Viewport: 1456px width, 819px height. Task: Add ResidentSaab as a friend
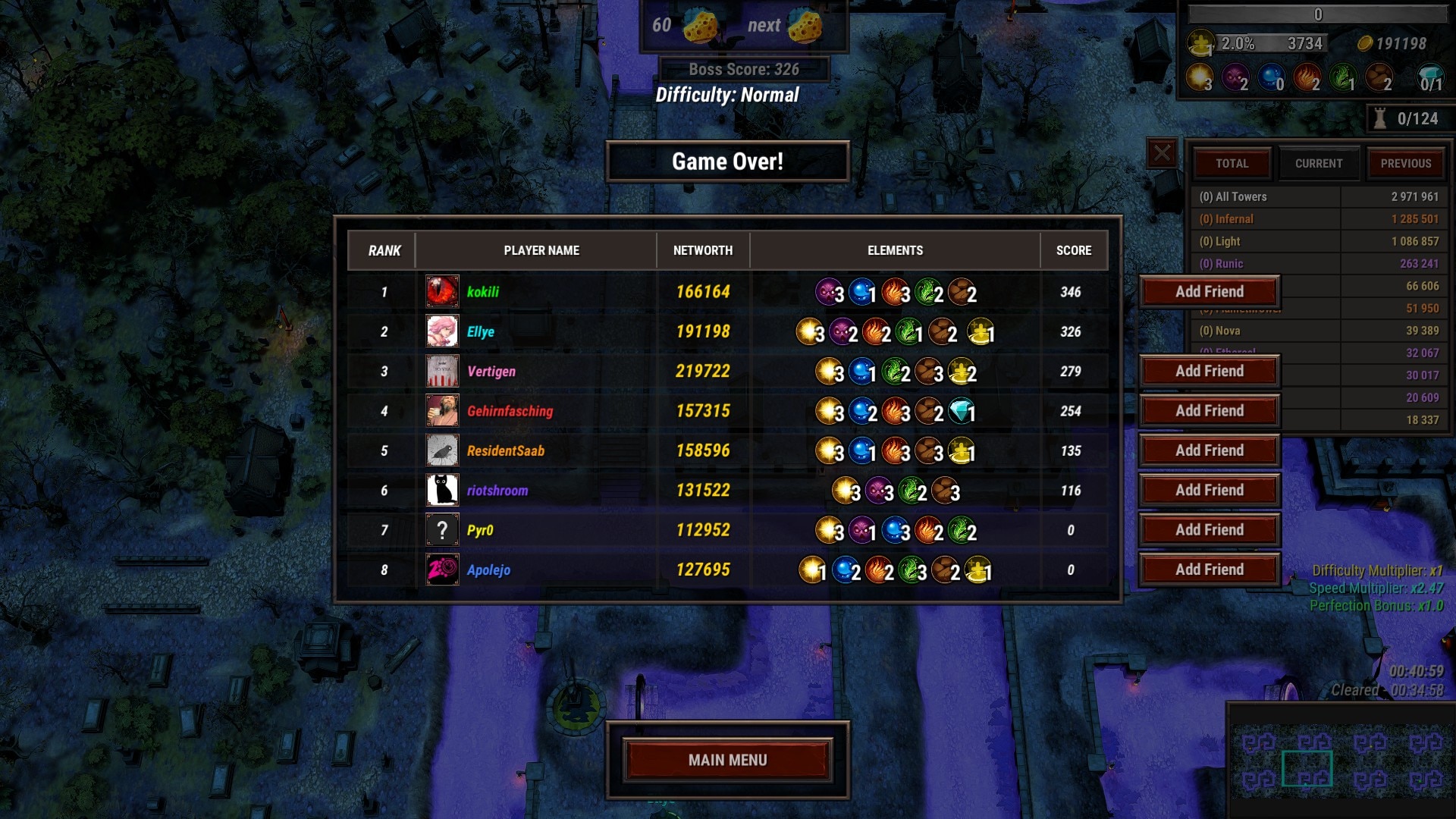pos(1209,450)
